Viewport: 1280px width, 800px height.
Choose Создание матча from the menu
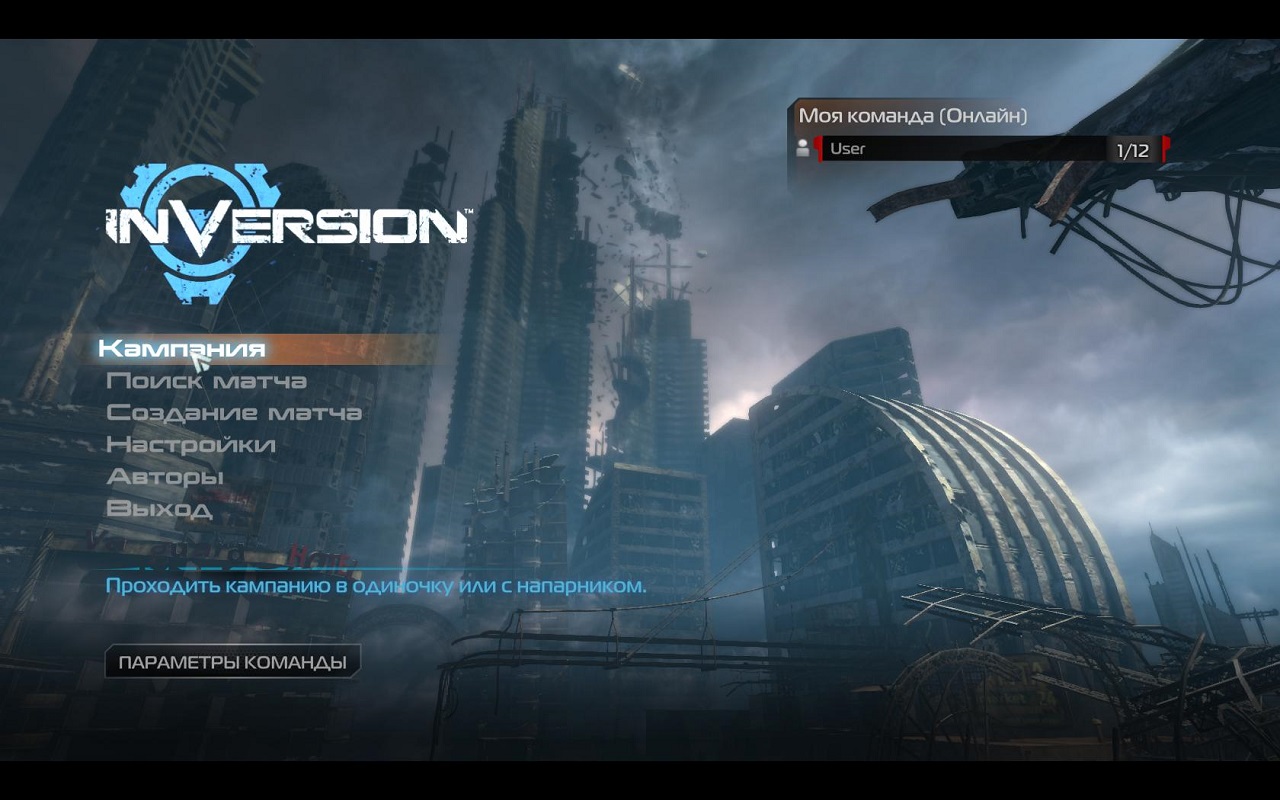(x=234, y=412)
